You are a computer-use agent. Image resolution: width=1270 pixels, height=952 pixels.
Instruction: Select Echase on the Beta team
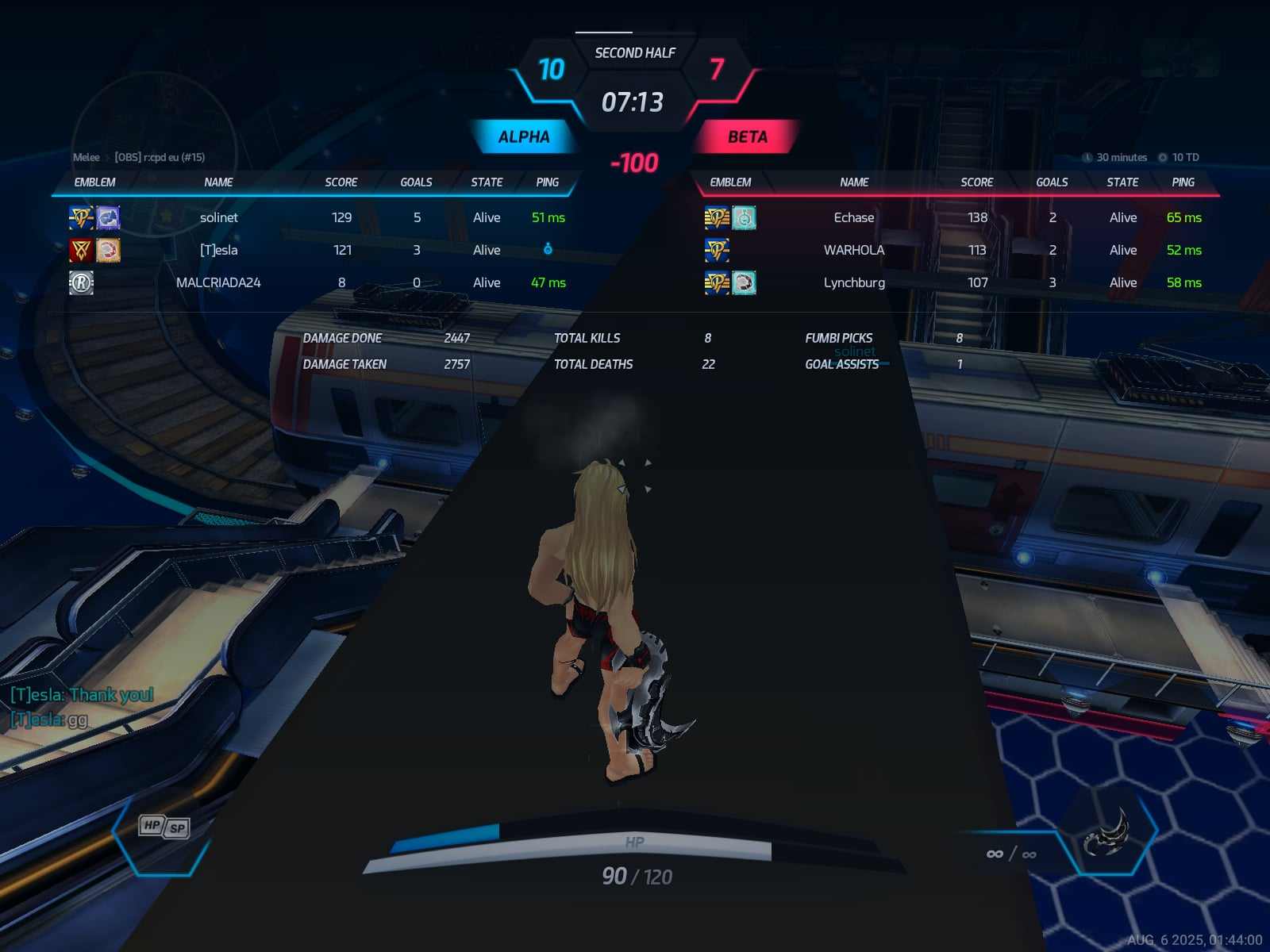854,217
